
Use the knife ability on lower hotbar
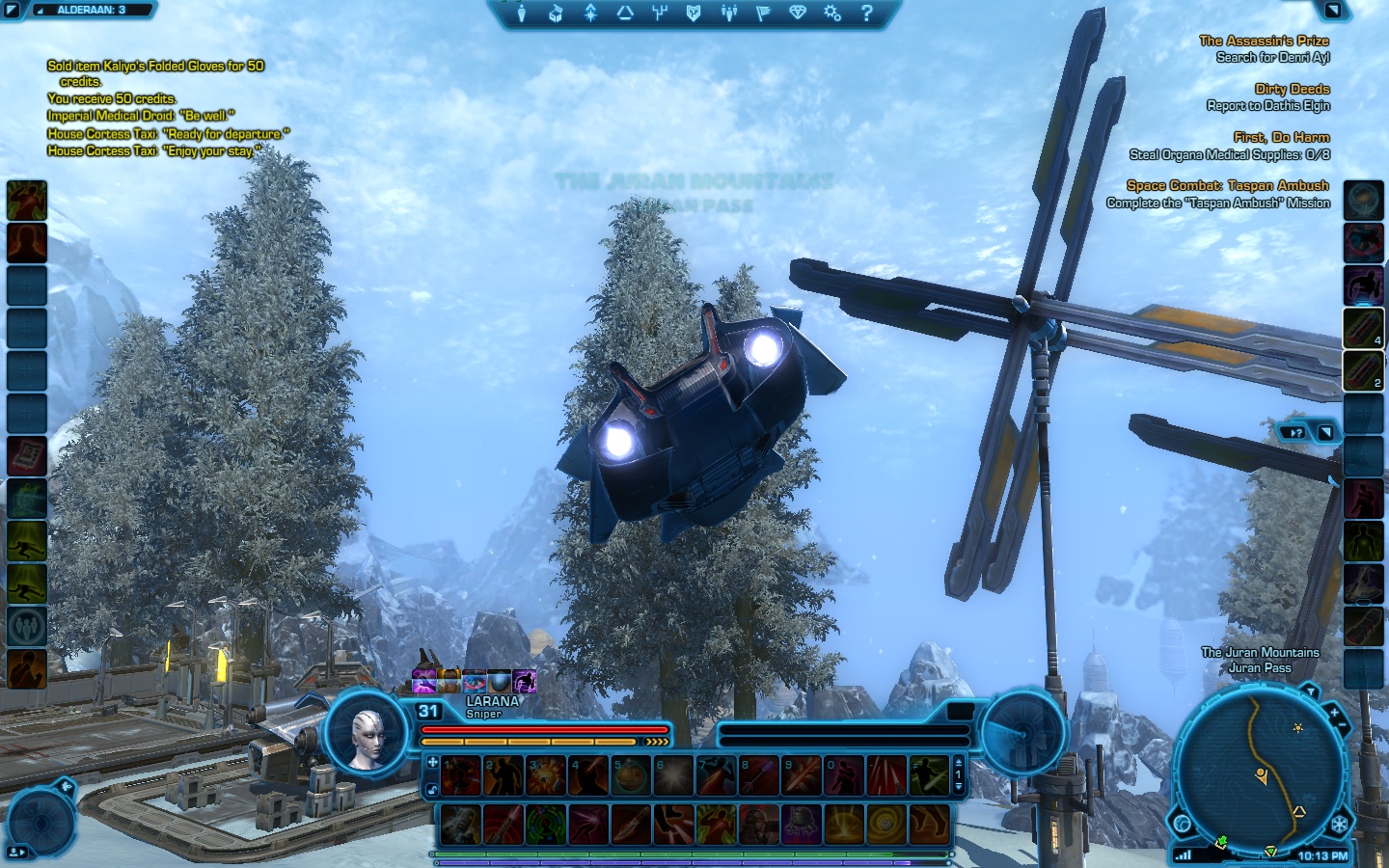tap(631, 824)
